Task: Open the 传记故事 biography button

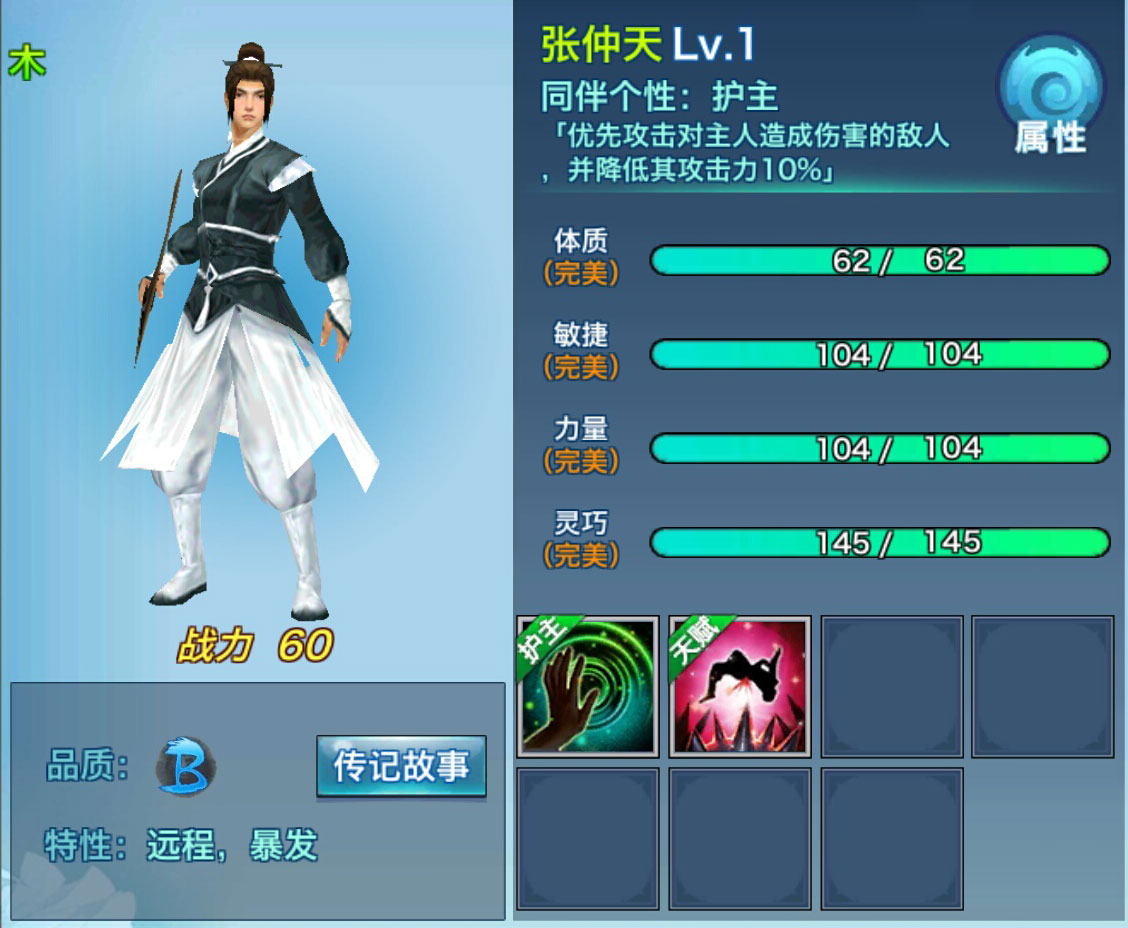Action: coord(401,767)
